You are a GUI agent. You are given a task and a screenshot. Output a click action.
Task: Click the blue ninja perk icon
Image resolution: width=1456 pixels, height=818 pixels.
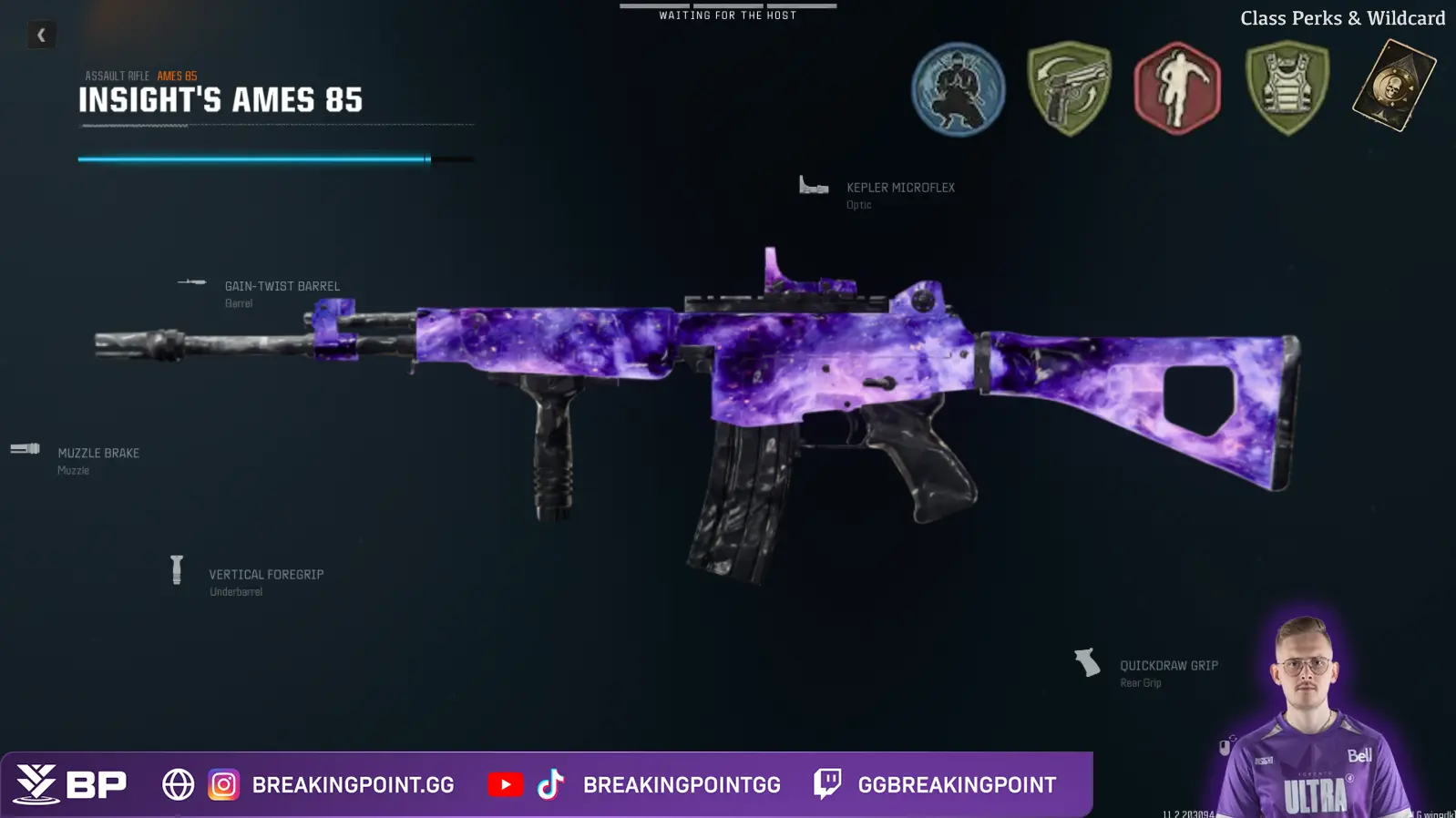click(959, 89)
